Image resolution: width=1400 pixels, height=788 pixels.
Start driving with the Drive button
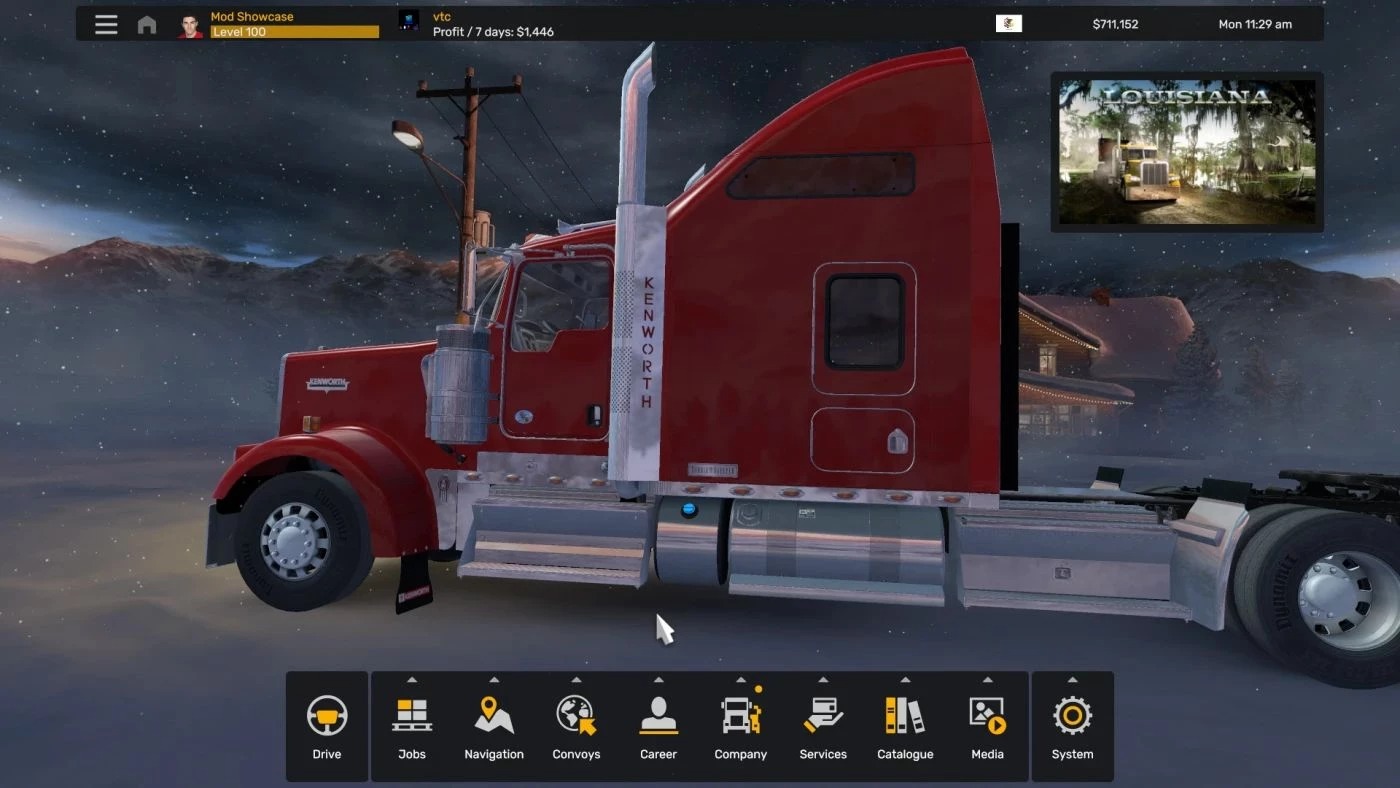(327, 726)
